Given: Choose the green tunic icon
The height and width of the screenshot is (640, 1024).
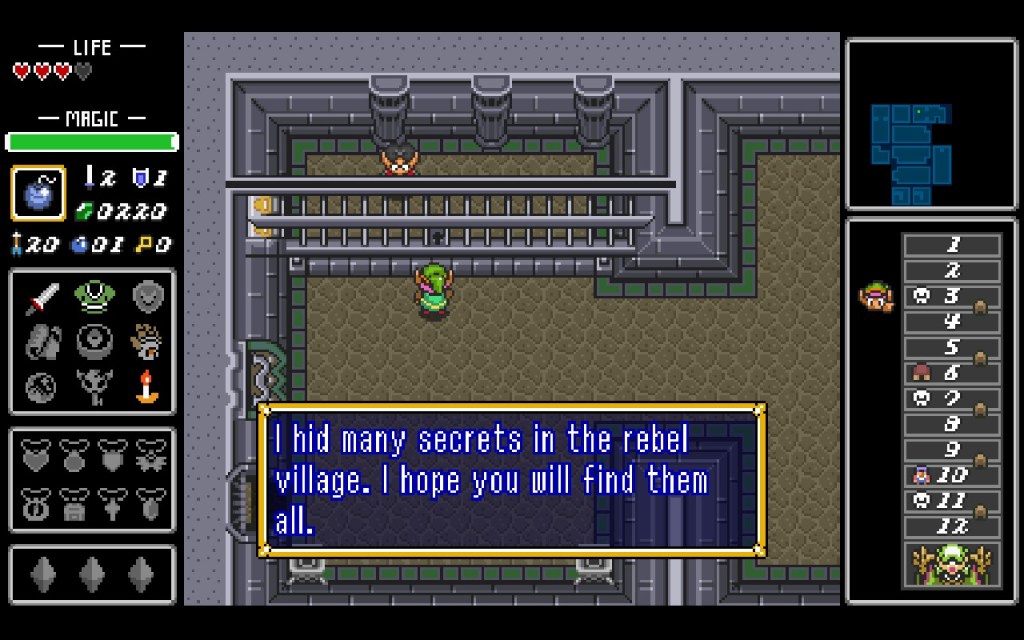Looking at the screenshot, I should [93, 297].
